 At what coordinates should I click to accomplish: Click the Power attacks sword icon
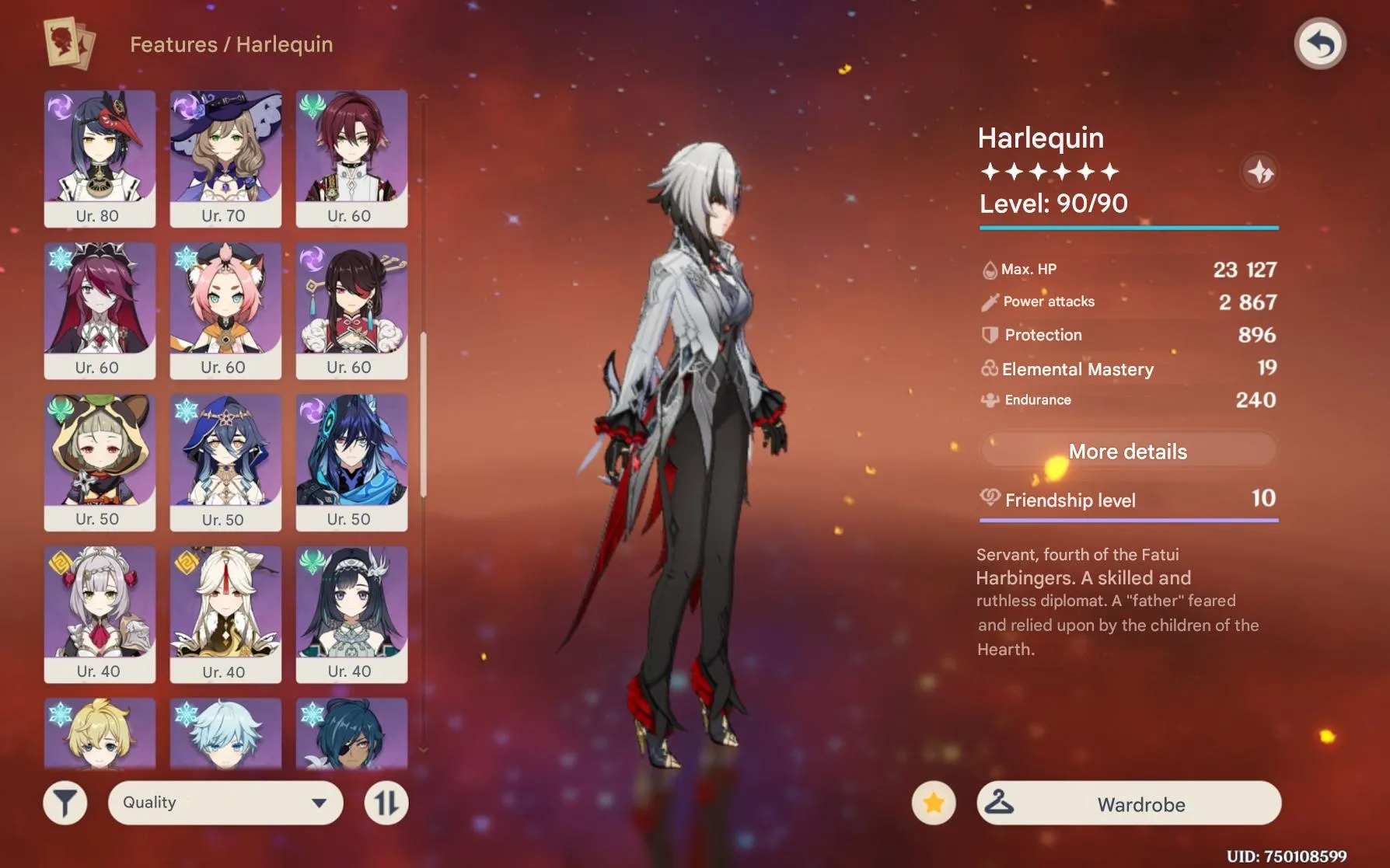989,302
